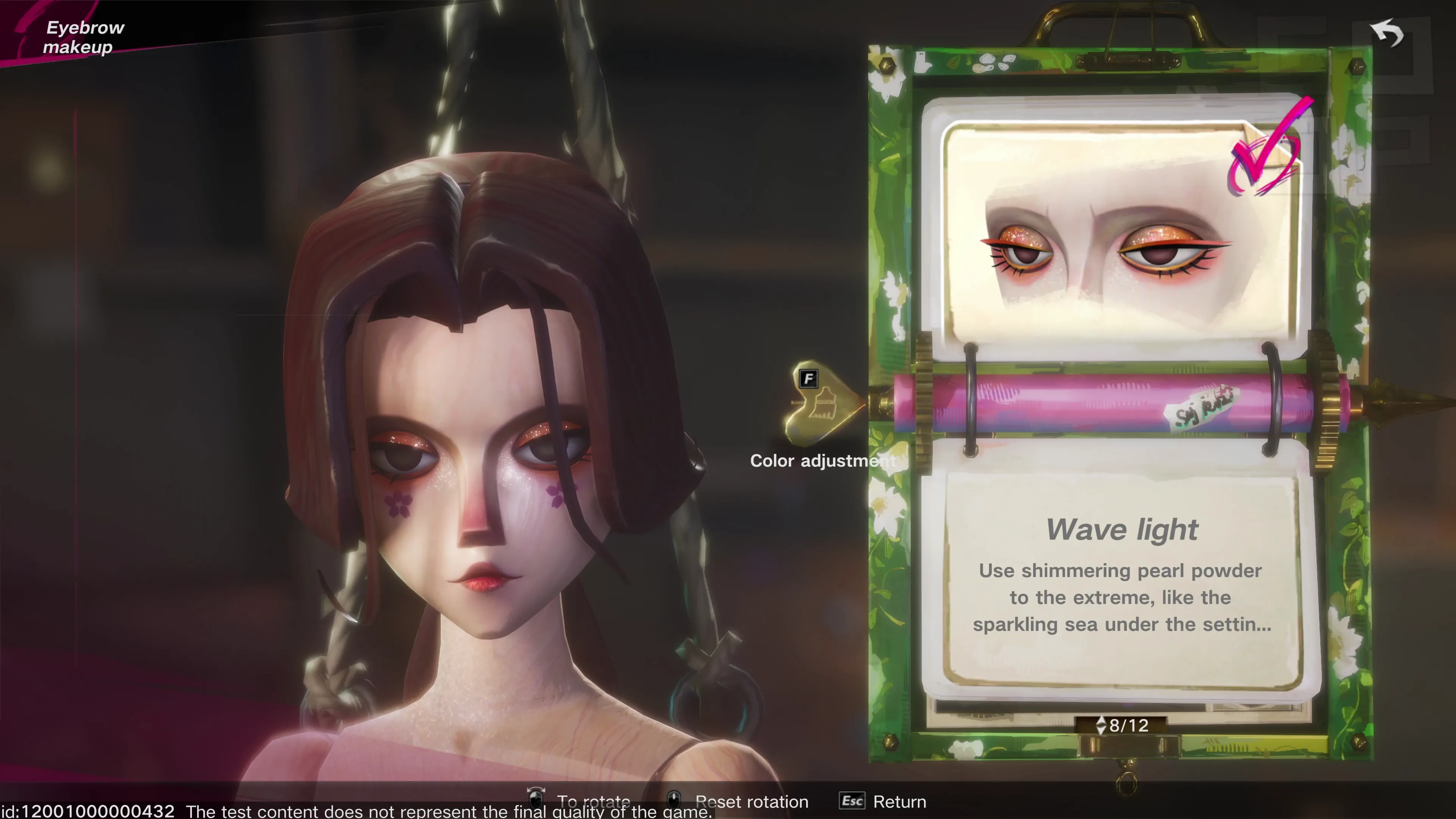Click the back arrow in the corner
1456x819 pixels.
pyautogui.click(x=1388, y=34)
